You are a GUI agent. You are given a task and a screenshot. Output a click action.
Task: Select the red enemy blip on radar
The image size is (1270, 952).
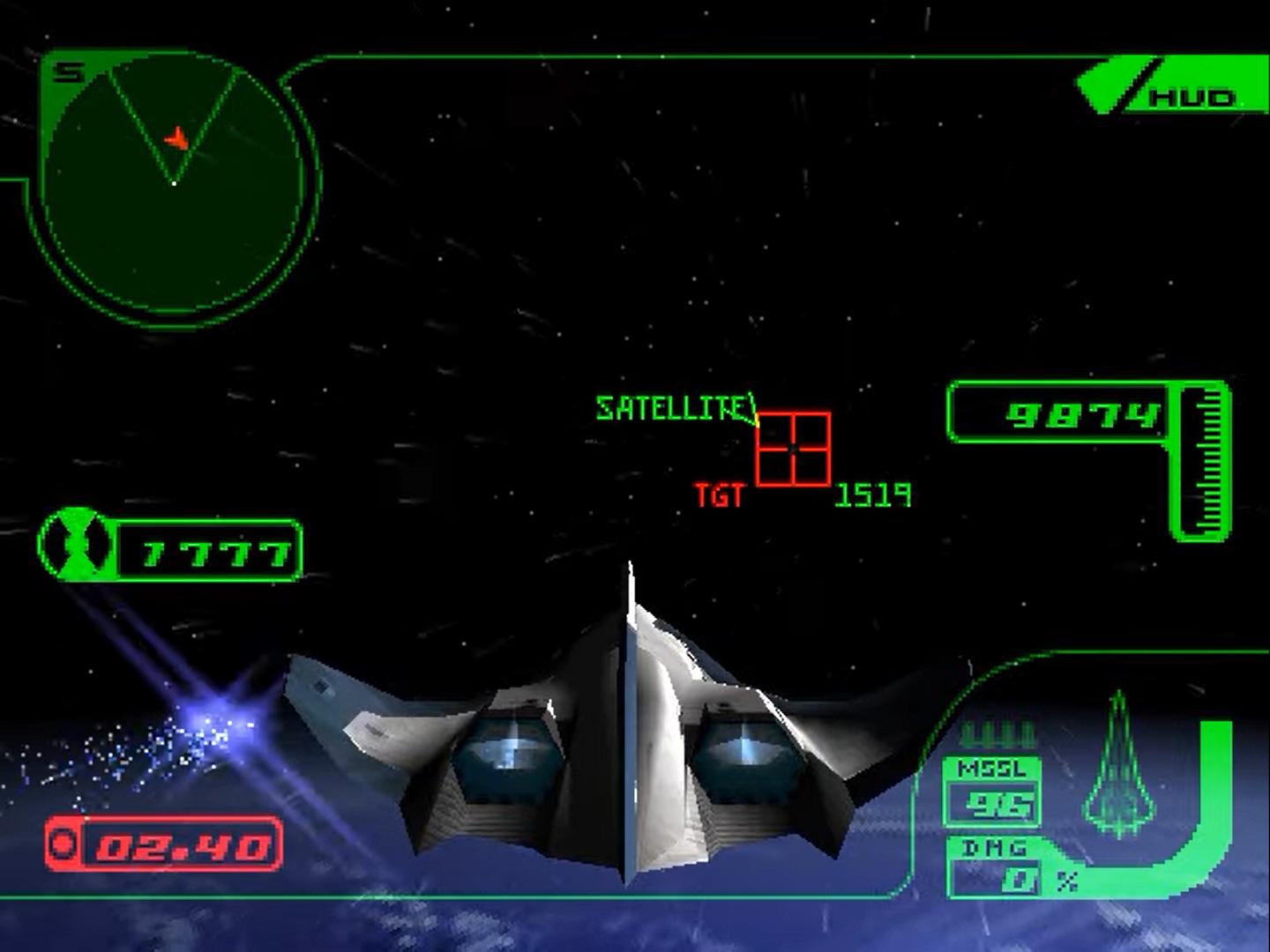pyautogui.click(x=178, y=139)
